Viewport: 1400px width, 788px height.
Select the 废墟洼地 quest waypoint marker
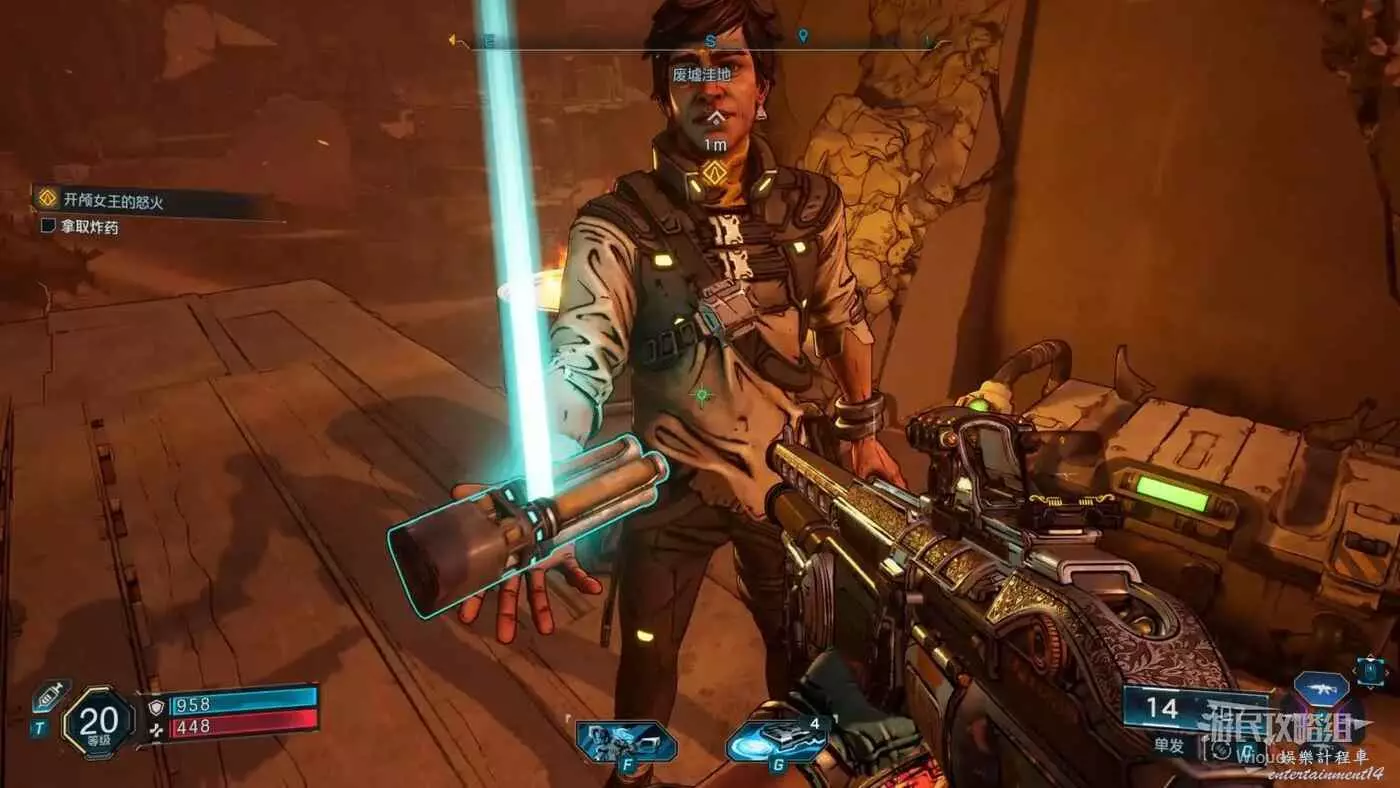point(712,173)
